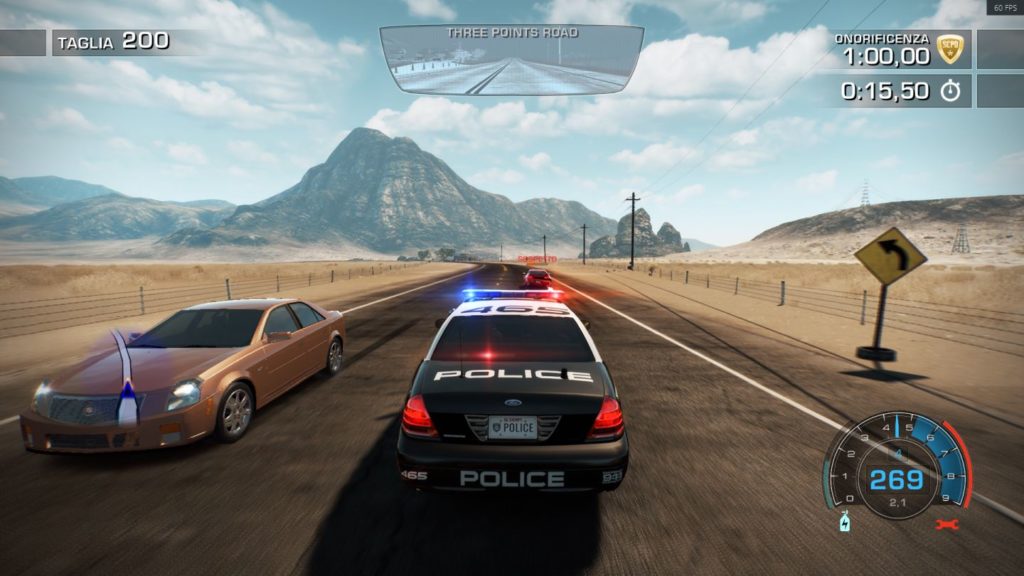This screenshot has width=1024, height=576.
Task: Click the rear-view mirror display
Action: click(x=511, y=60)
